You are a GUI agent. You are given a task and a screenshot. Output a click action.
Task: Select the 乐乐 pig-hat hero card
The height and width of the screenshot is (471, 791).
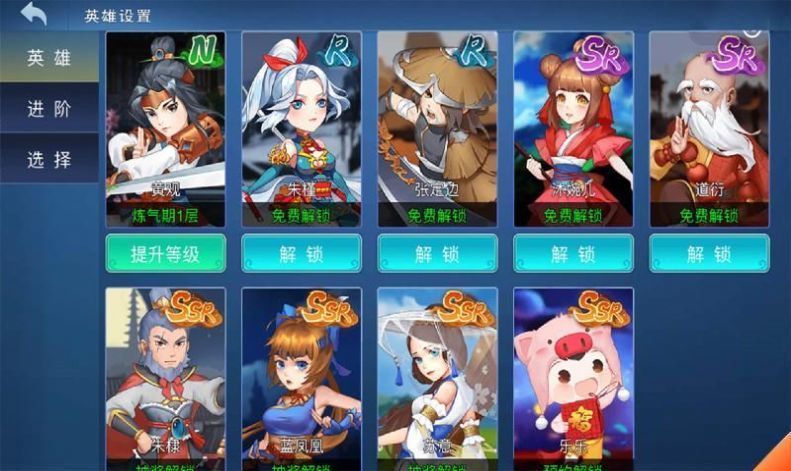pos(573,375)
